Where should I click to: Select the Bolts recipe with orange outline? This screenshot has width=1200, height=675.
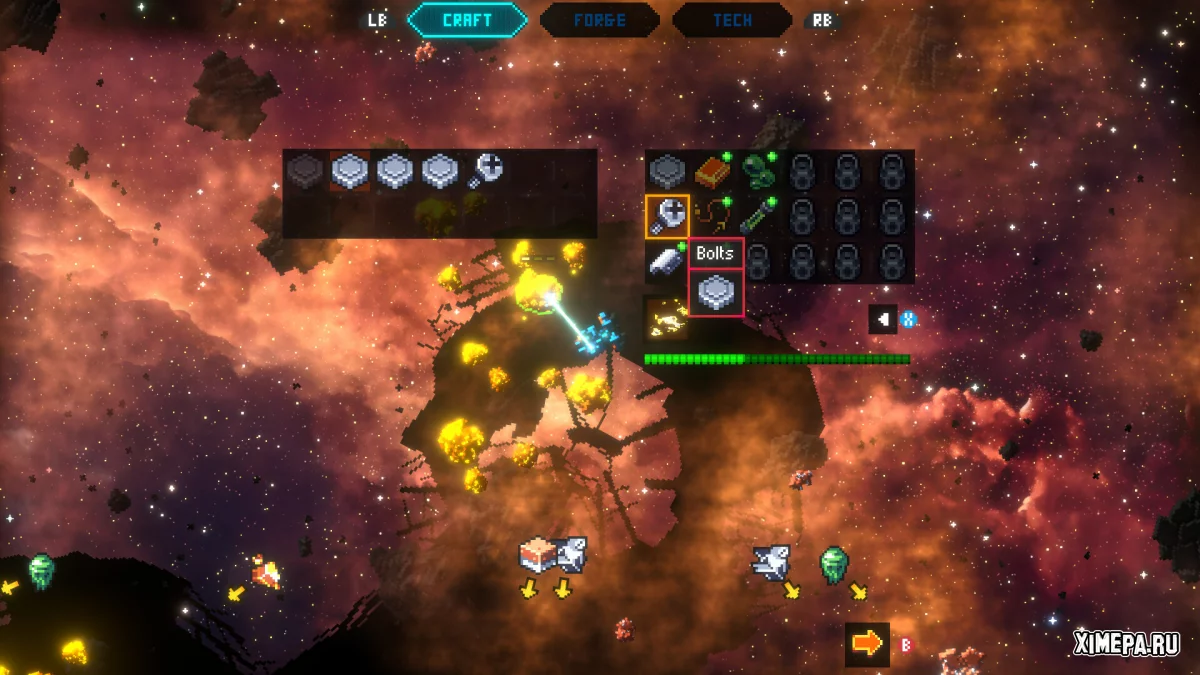coord(666,215)
